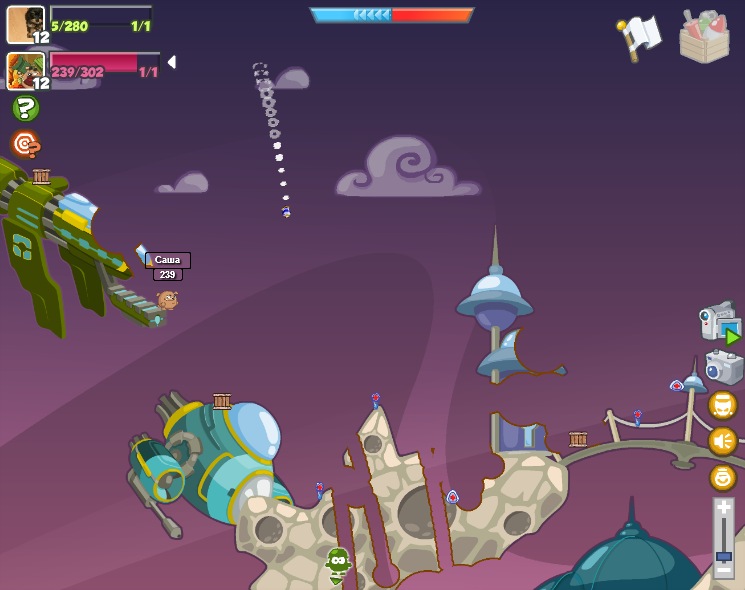The image size is (745, 590).
Task: Click the orange character face button above speaker
Action: (722, 405)
